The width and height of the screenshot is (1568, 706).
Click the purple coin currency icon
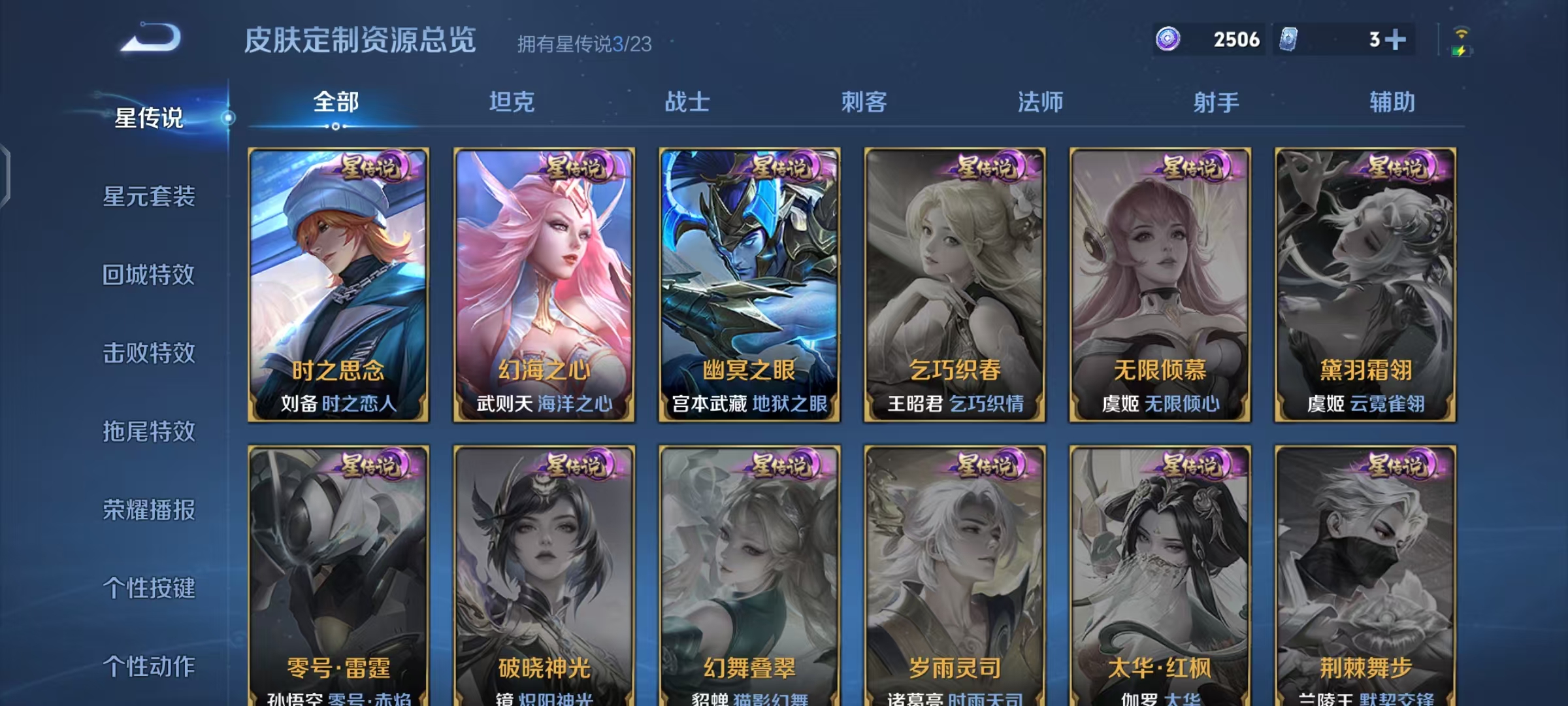pos(1169,40)
